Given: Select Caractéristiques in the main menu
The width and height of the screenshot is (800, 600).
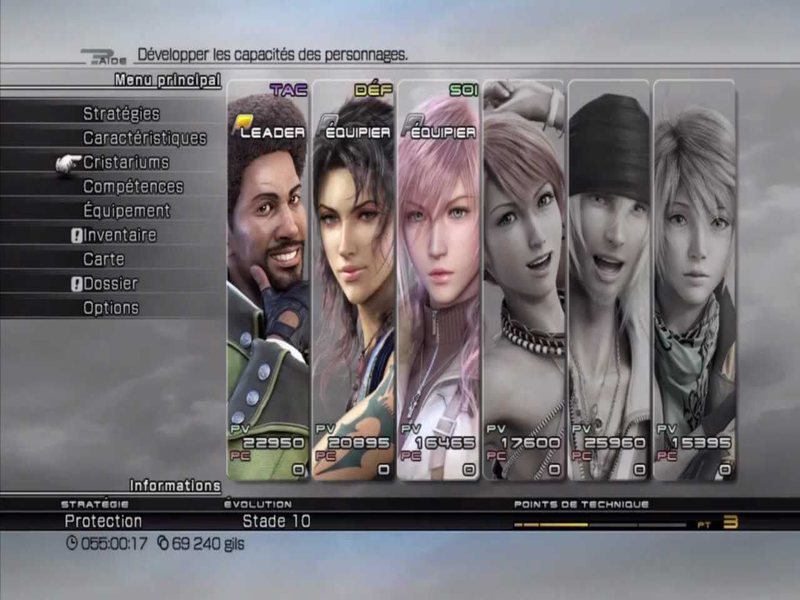Looking at the screenshot, I should (144, 138).
